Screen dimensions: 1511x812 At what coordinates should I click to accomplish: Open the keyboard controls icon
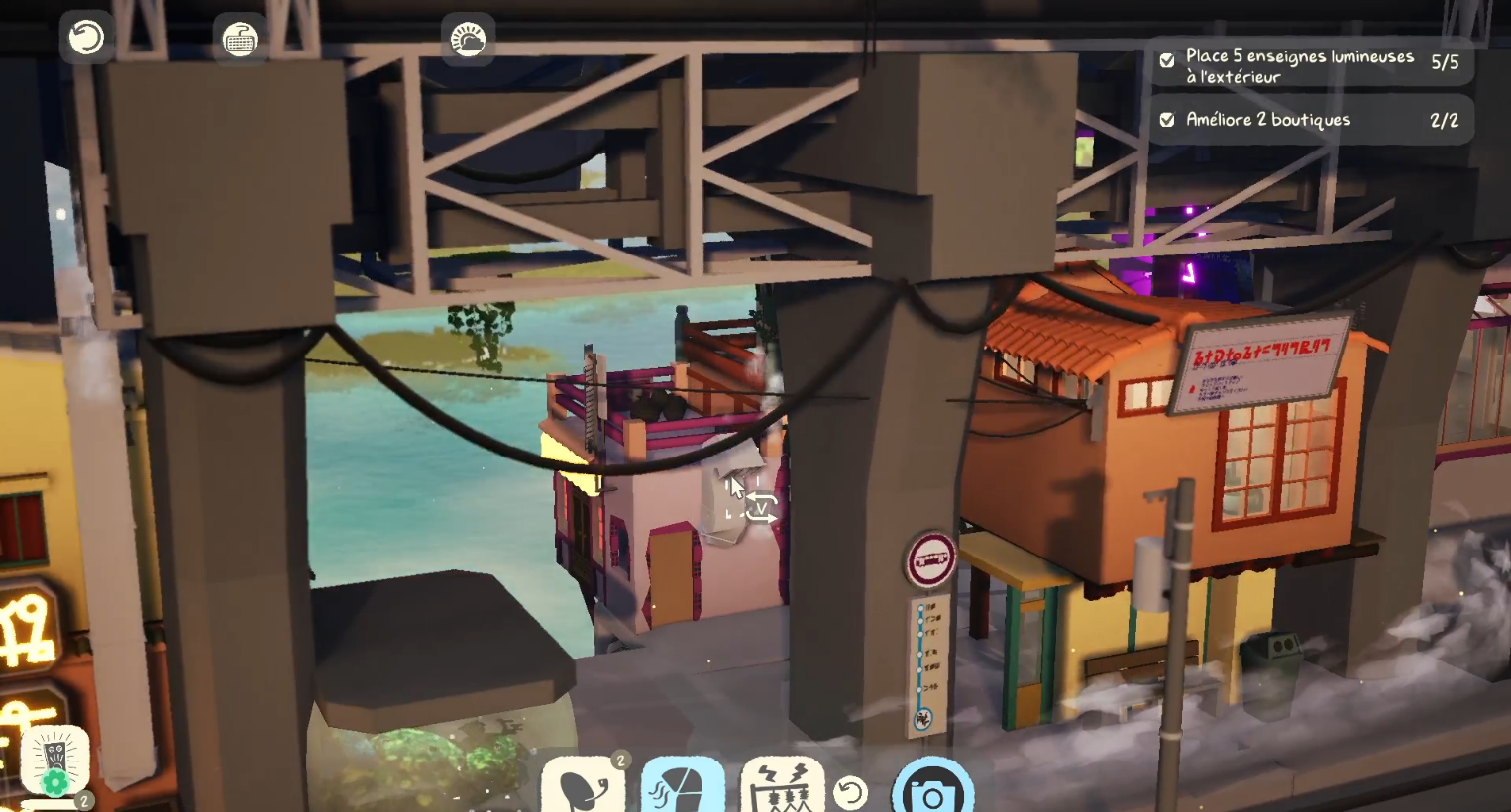(239, 40)
